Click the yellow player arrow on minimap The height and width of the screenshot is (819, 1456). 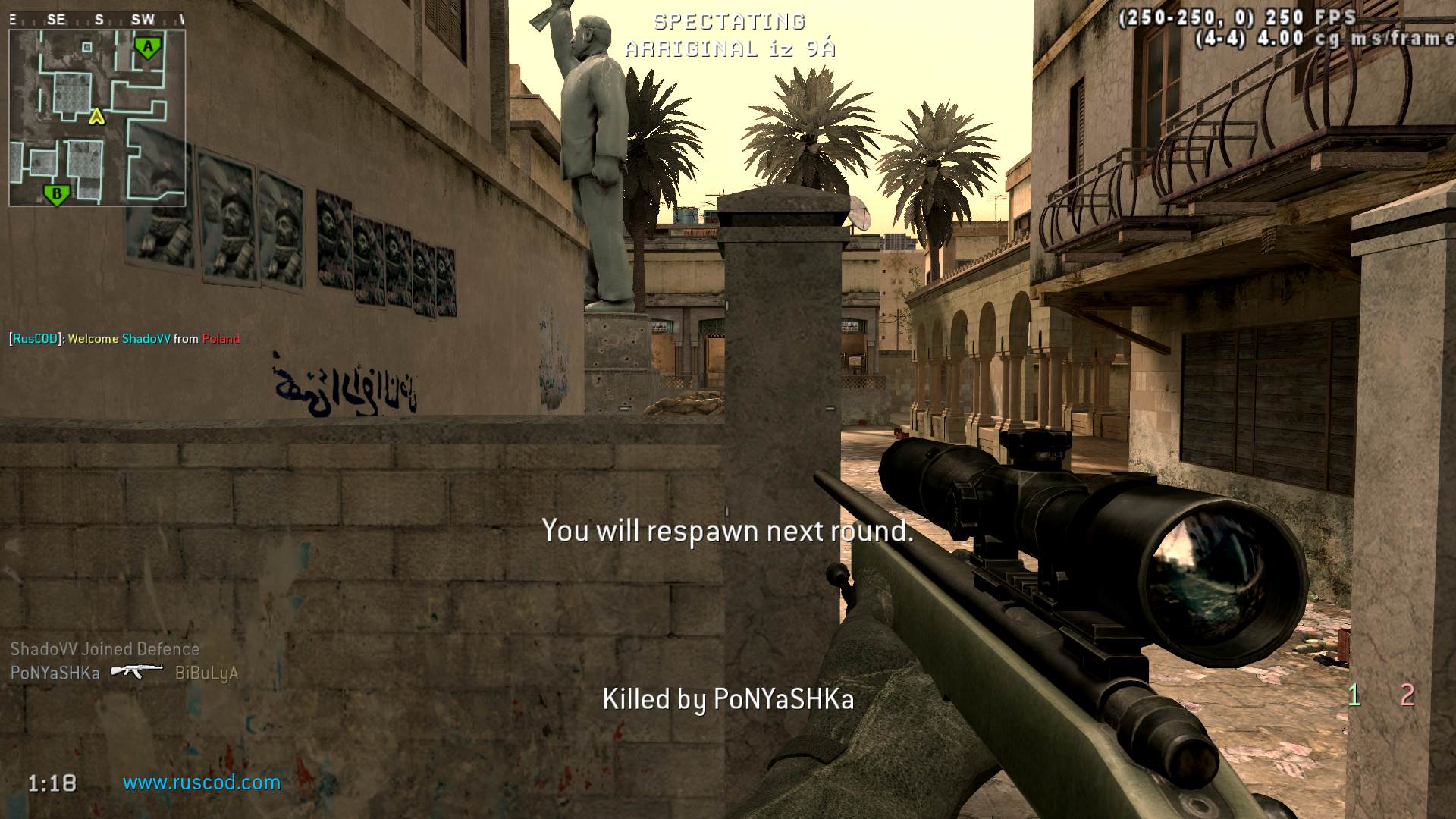click(x=96, y=117)
